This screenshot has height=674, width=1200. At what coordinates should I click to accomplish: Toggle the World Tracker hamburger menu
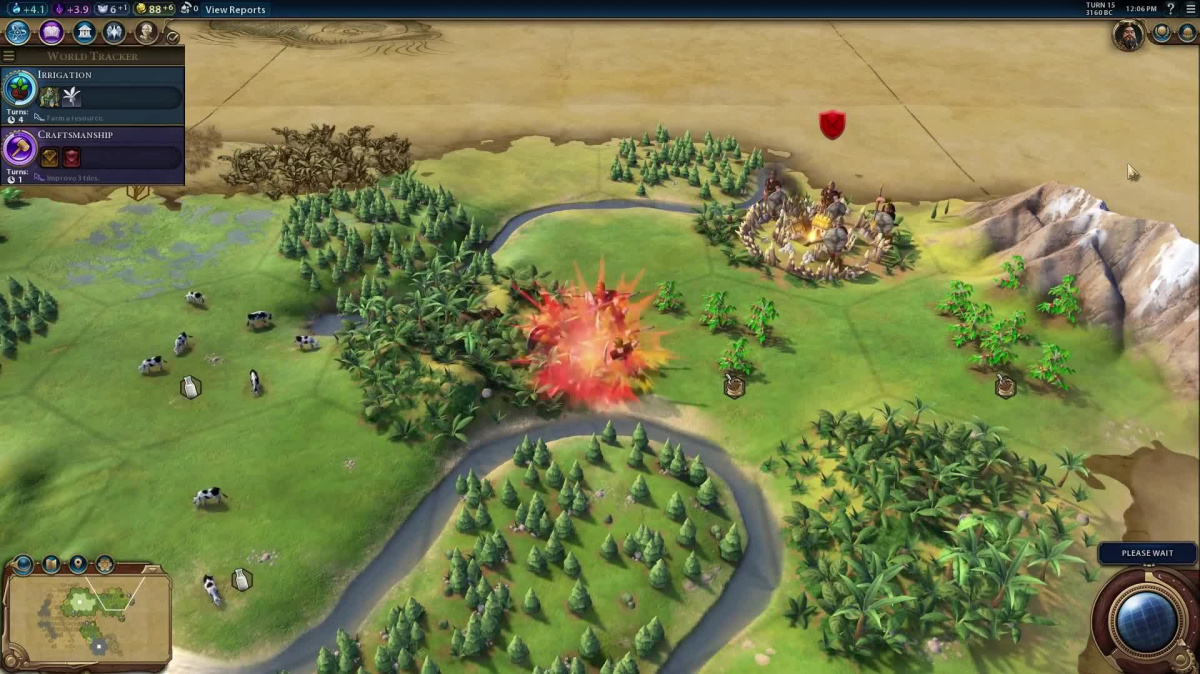[x=9, y=56]
